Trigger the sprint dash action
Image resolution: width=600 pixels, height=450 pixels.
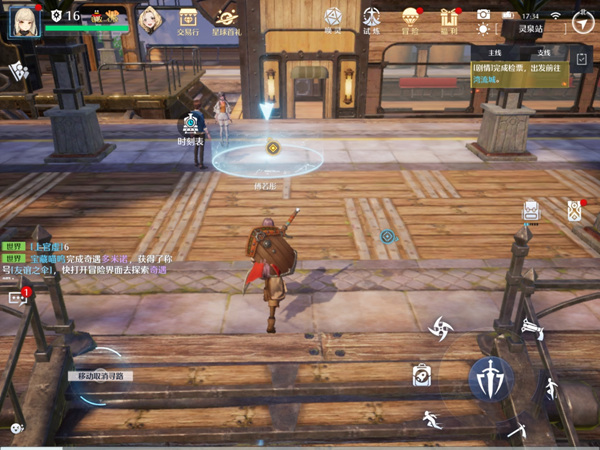(430, 418)
